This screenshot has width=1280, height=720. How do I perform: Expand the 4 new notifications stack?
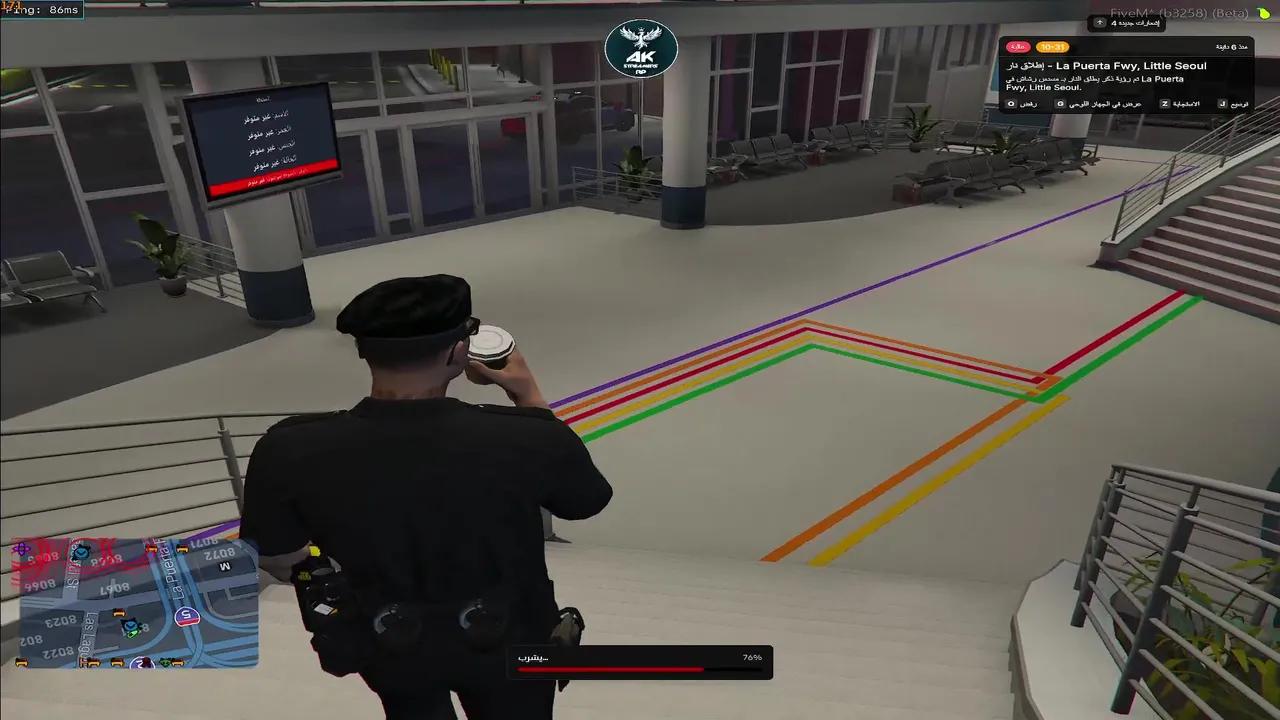[x=1128, y=23]
